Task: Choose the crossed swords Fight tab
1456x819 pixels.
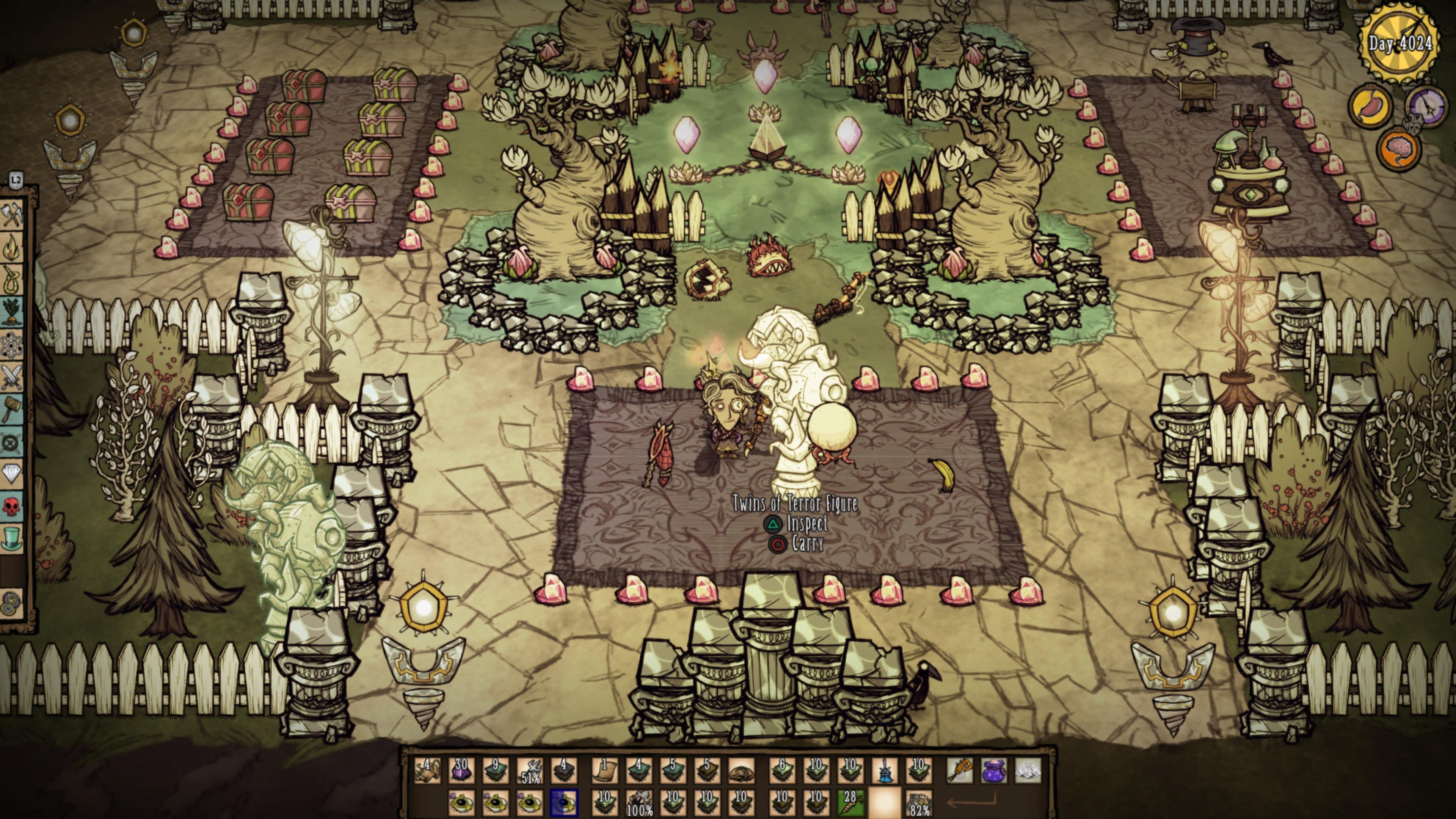Action: (x=11, y=376)
